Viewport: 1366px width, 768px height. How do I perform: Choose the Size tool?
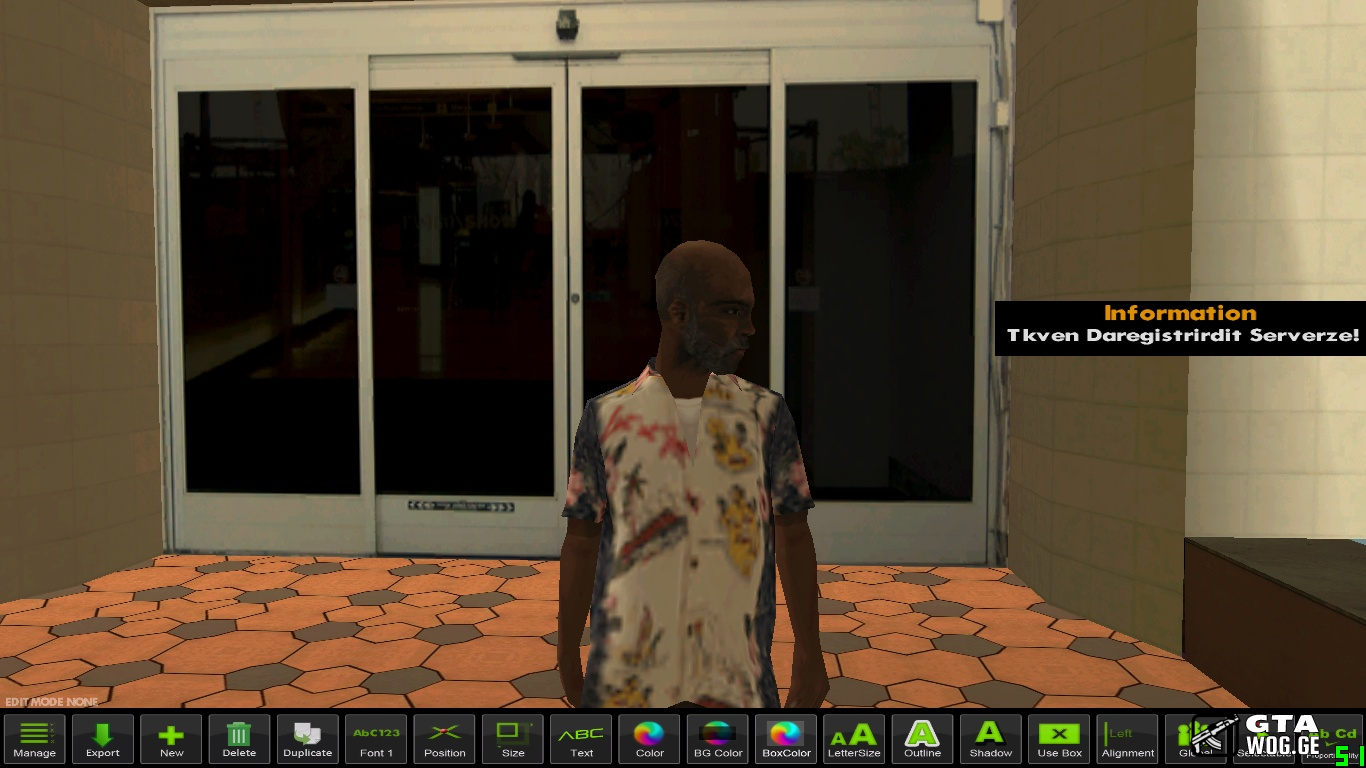coord(513,739)
